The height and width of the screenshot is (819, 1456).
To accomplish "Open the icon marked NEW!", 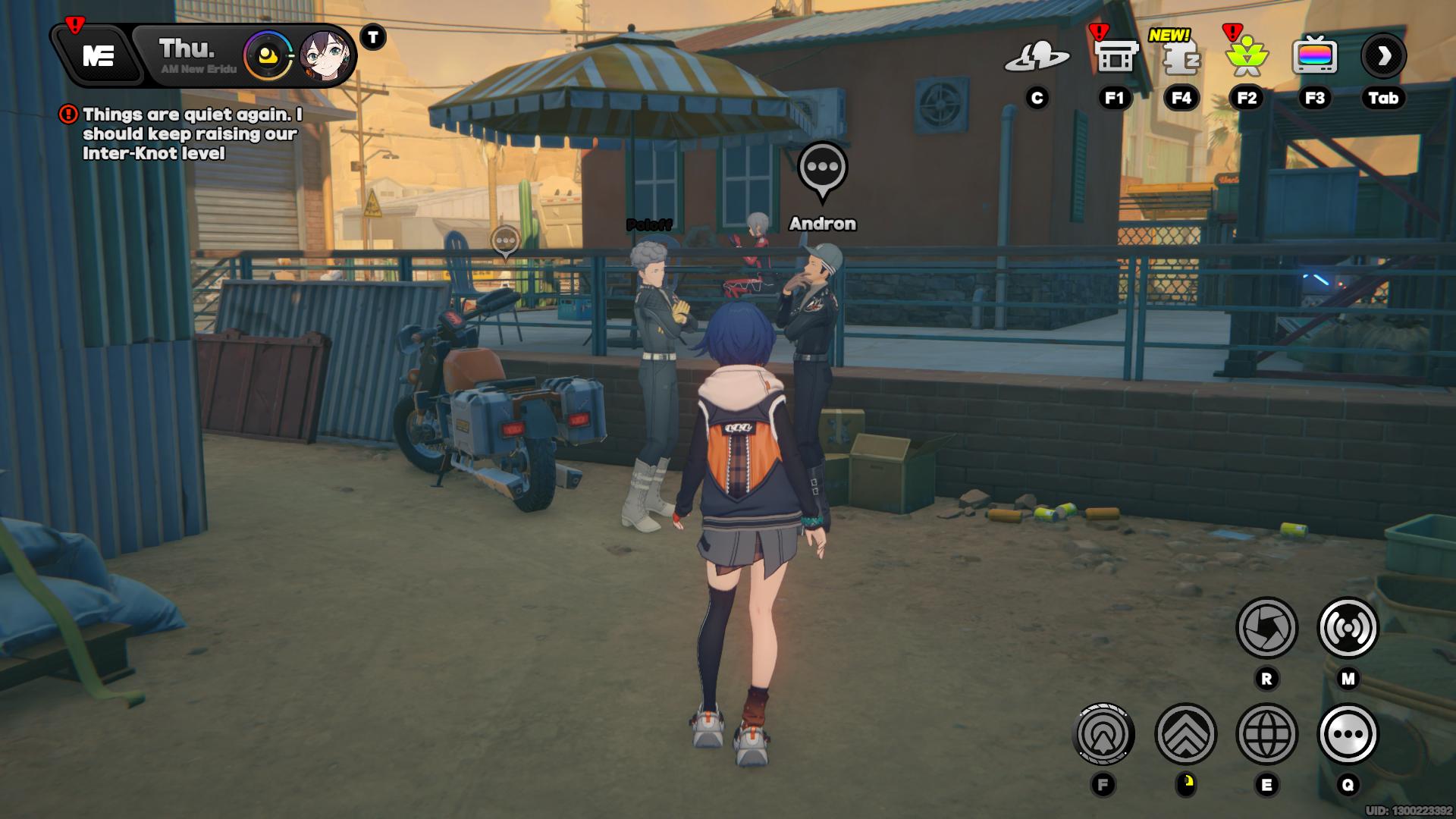I will pyautogui.click(x=1181, y=58).
